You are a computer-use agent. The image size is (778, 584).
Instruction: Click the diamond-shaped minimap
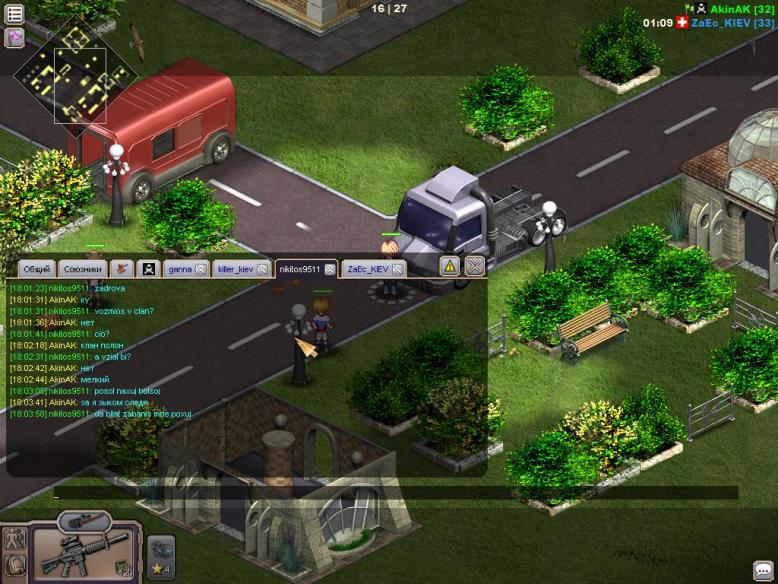[x=75, y=70]
